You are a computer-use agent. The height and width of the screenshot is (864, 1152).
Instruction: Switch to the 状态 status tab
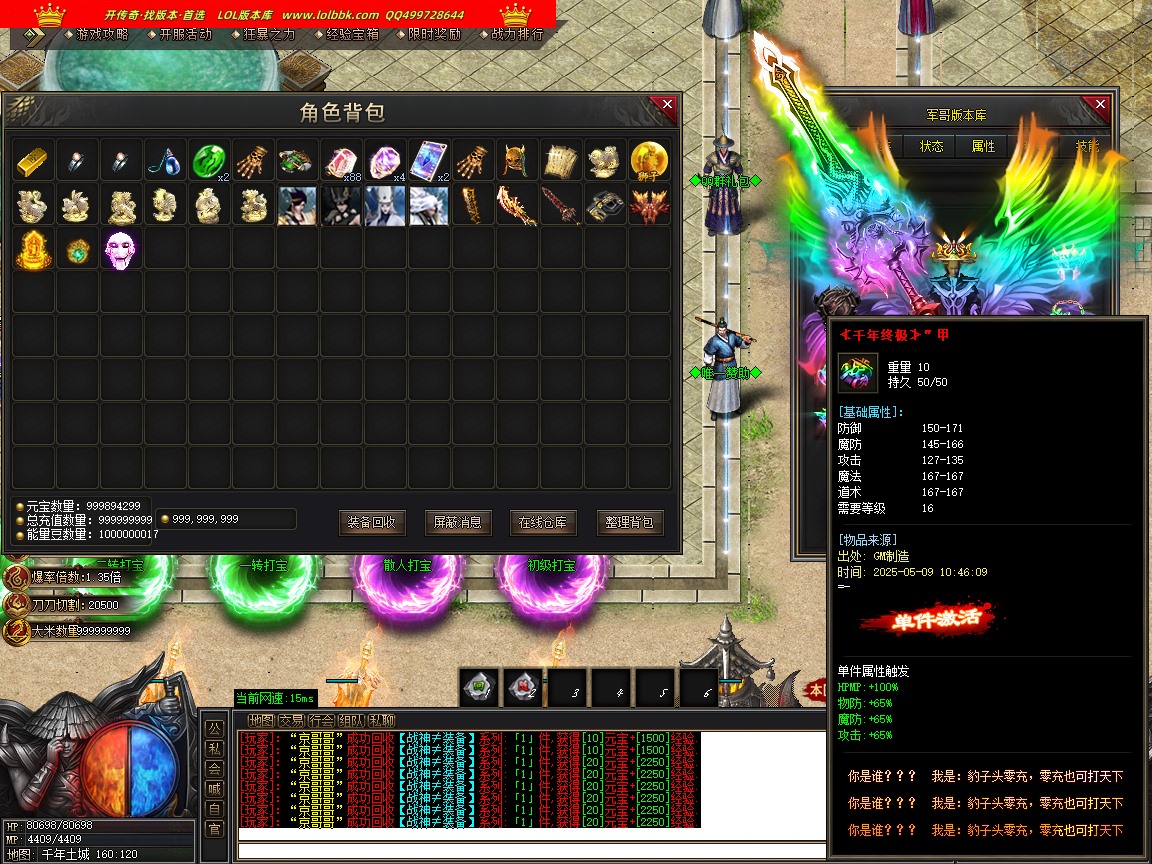coord(932,146)
